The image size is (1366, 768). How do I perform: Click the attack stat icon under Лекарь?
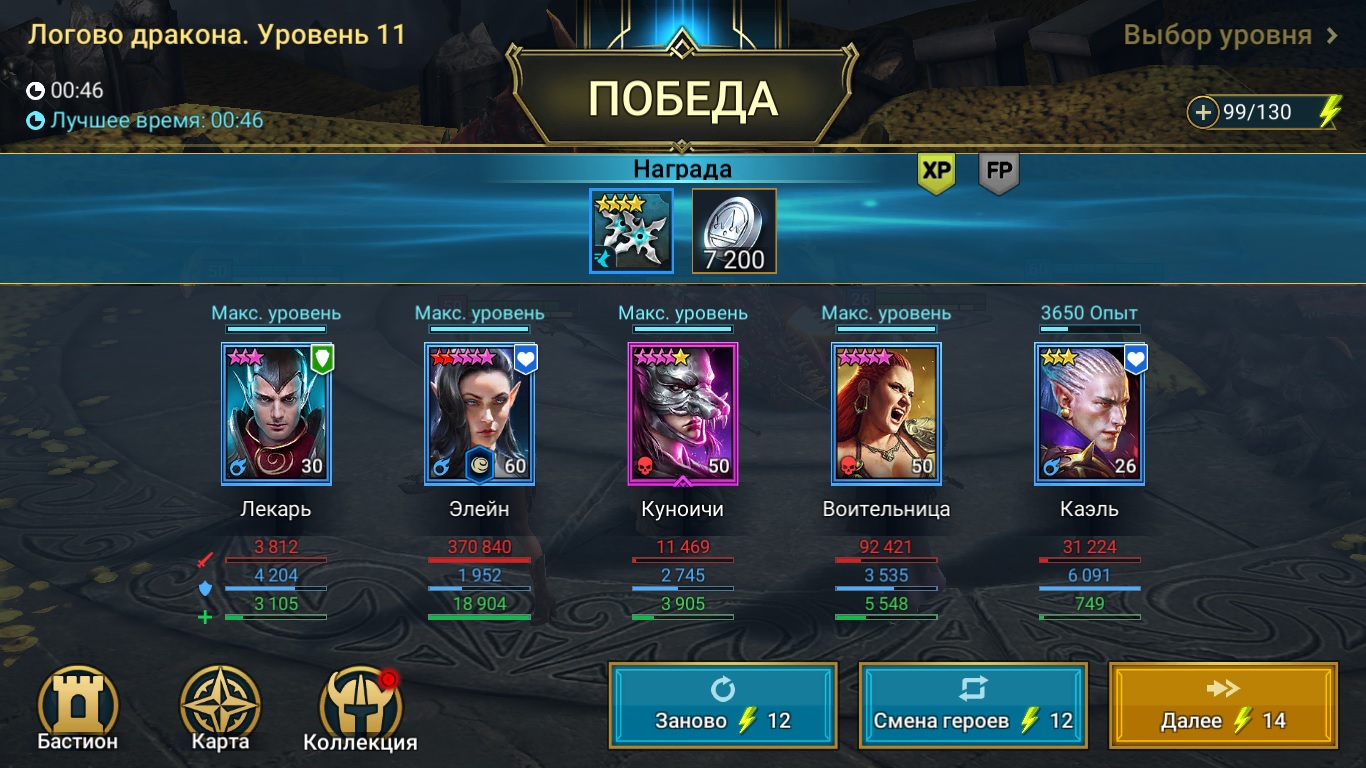(x=207, y=561)
